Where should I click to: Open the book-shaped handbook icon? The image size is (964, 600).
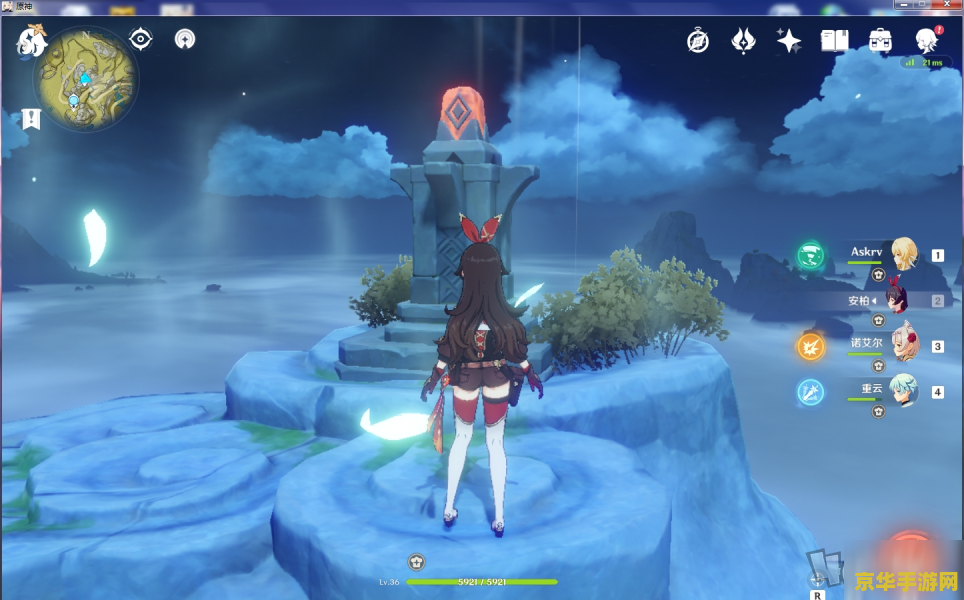(834, 40)
